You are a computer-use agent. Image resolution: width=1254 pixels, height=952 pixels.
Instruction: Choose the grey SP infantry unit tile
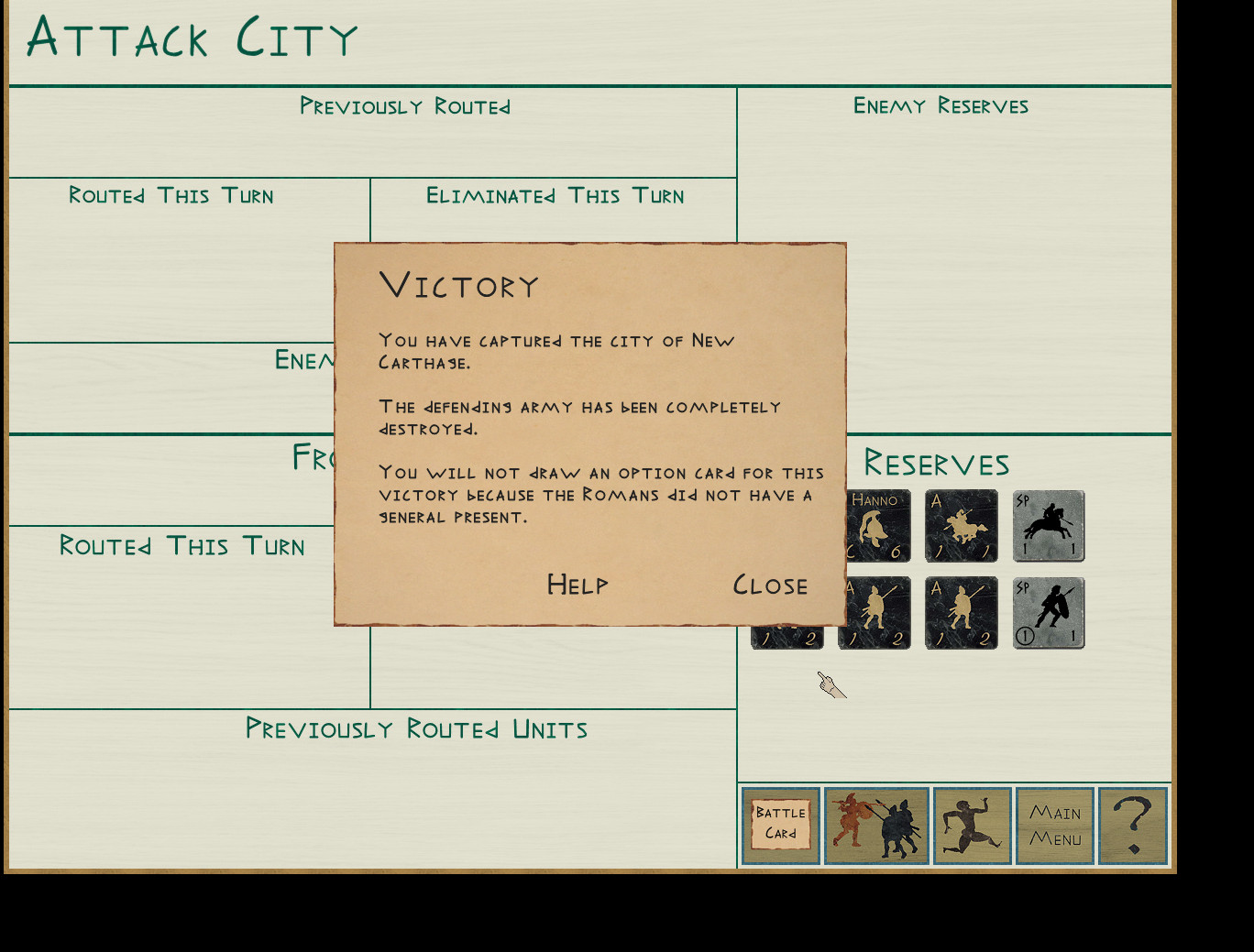(1049, 613)
